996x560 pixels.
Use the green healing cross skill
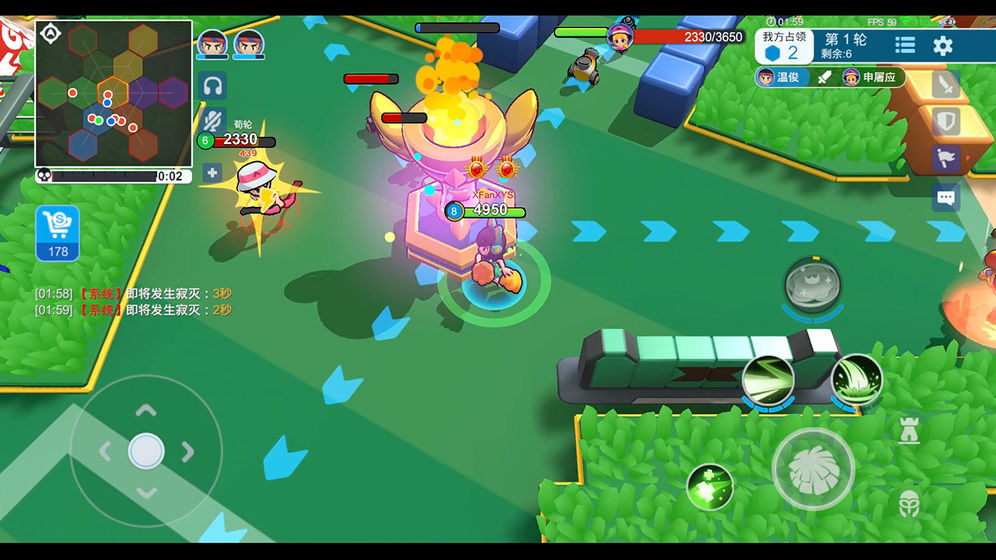coord(709,487)
